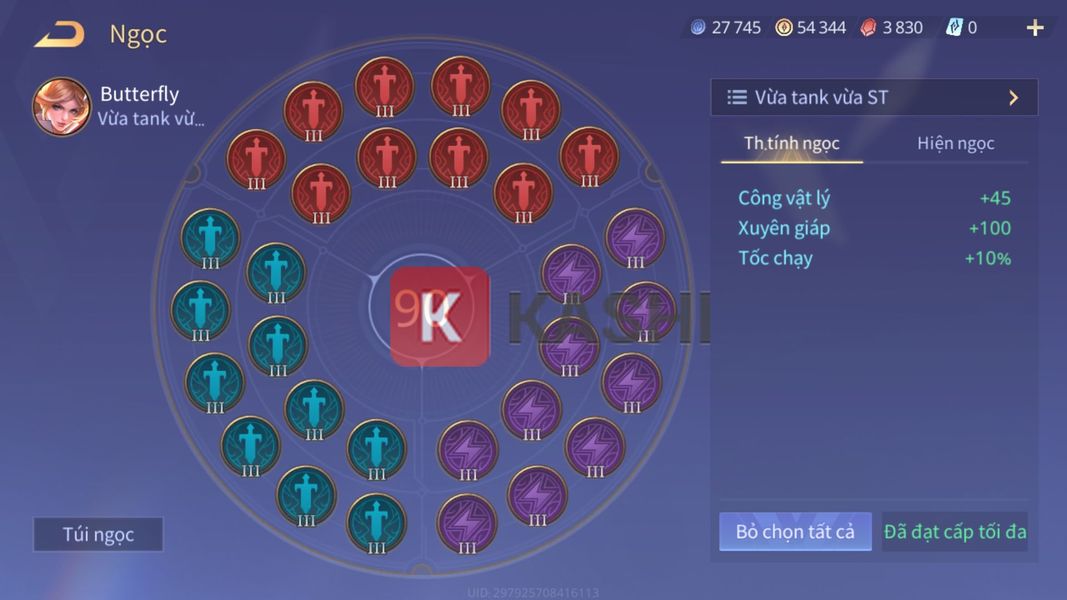Add currency with the plus button
The image size is (1067, 600).
point(1035,28)
